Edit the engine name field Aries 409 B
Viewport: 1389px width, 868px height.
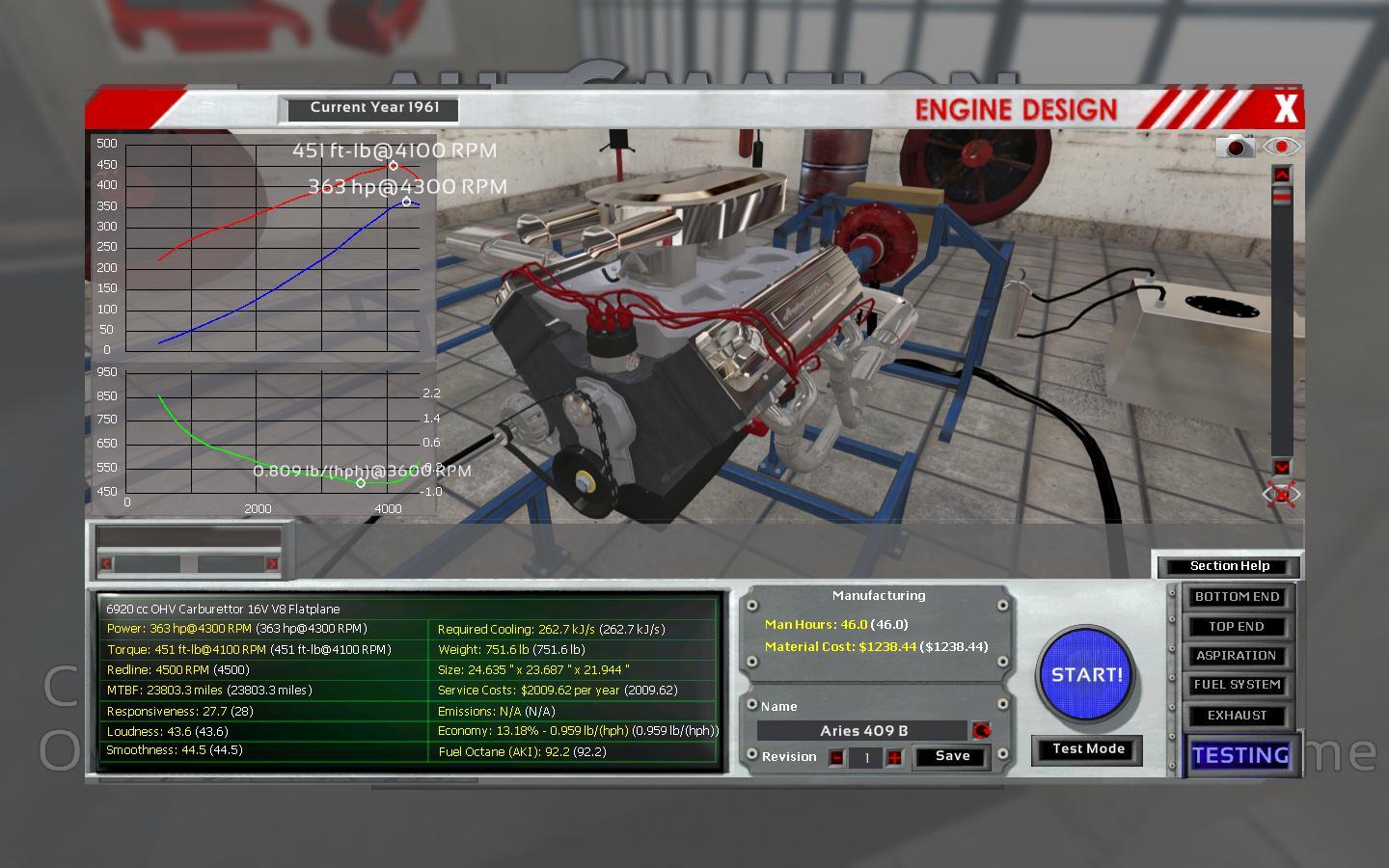pyautogui.click(x=862, y=731)
